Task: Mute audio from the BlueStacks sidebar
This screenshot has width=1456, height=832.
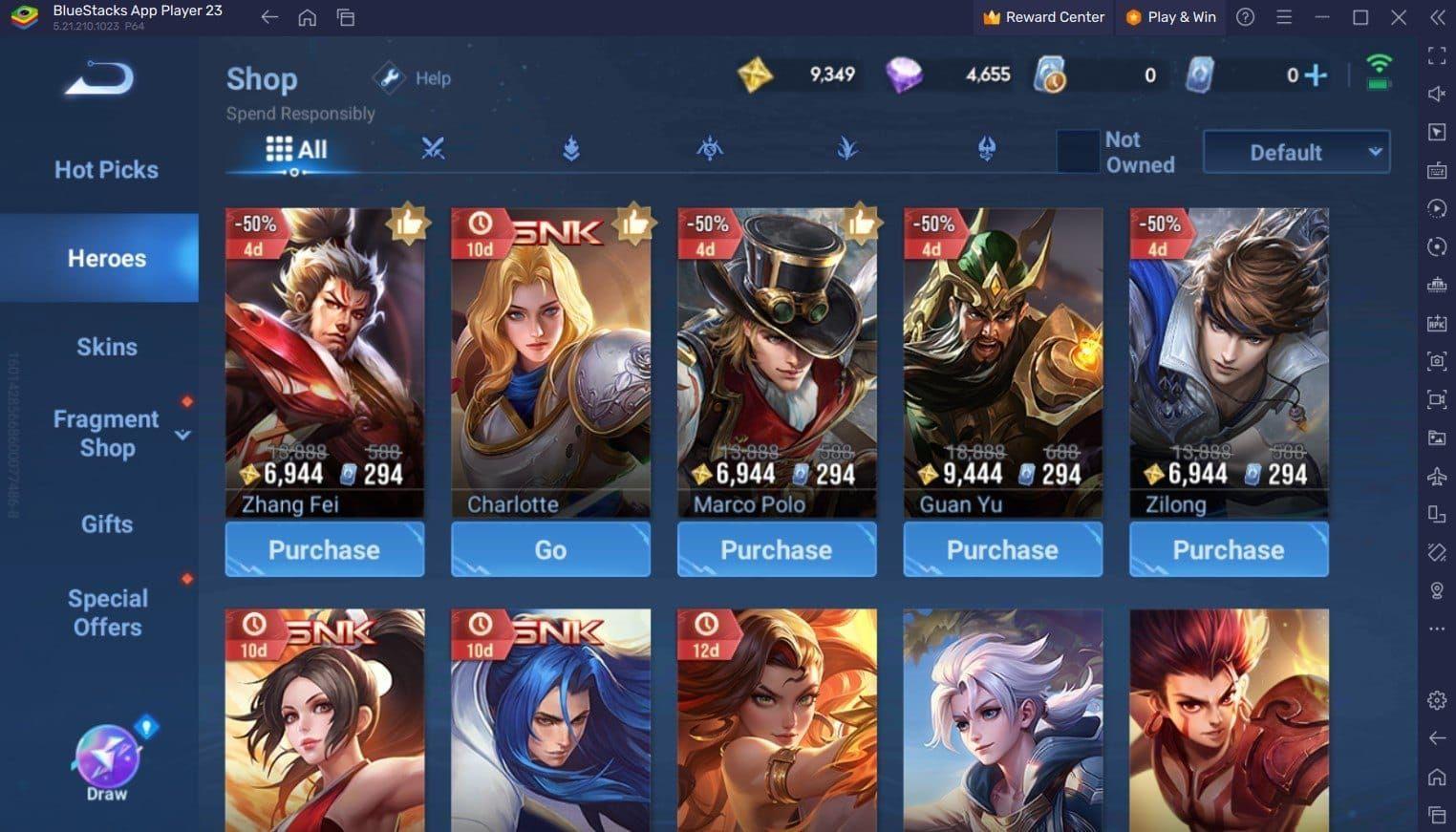Action: coord(1436,93)
